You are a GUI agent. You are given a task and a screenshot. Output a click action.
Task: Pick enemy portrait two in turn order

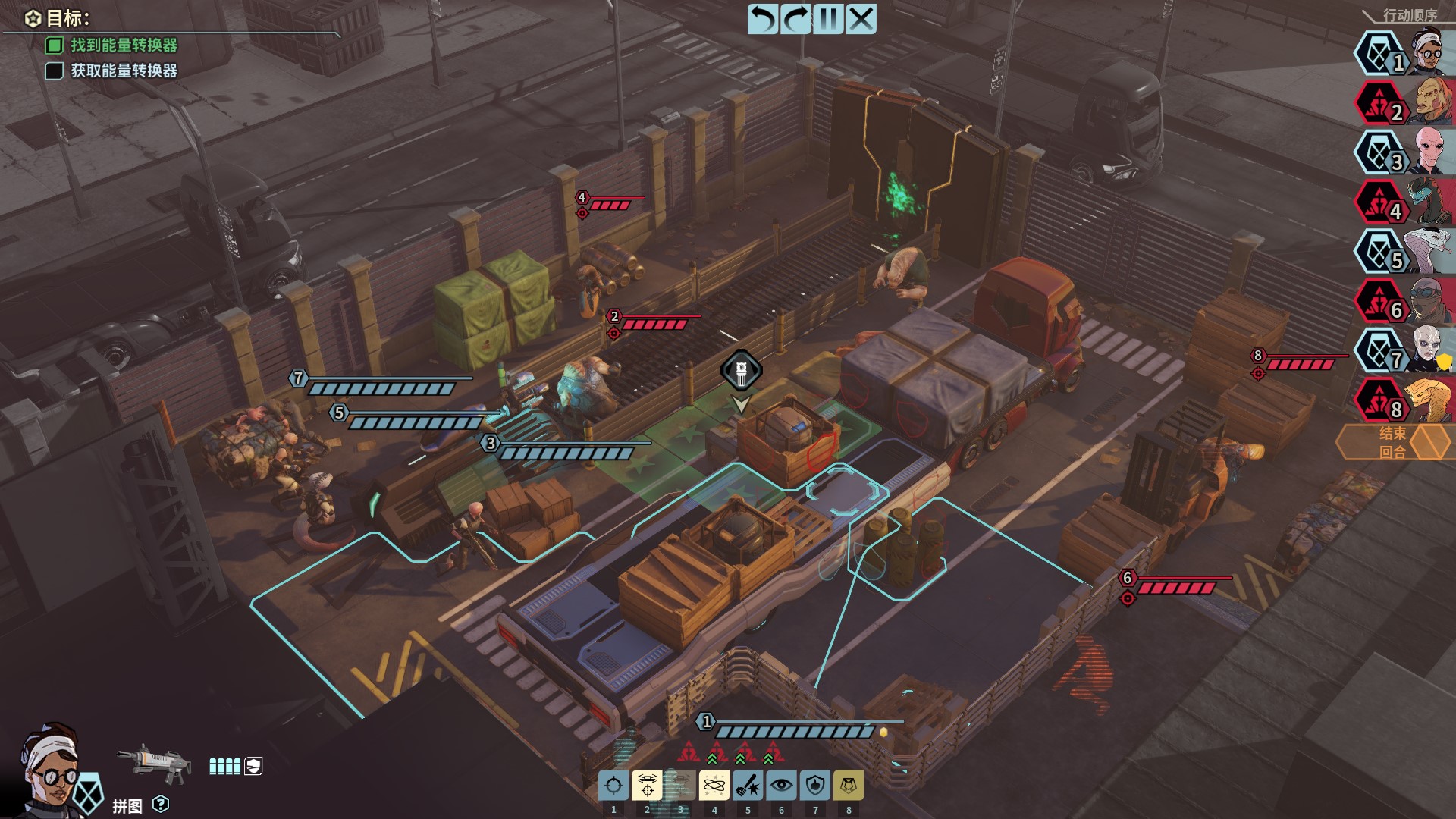(x=1431, y=103)
